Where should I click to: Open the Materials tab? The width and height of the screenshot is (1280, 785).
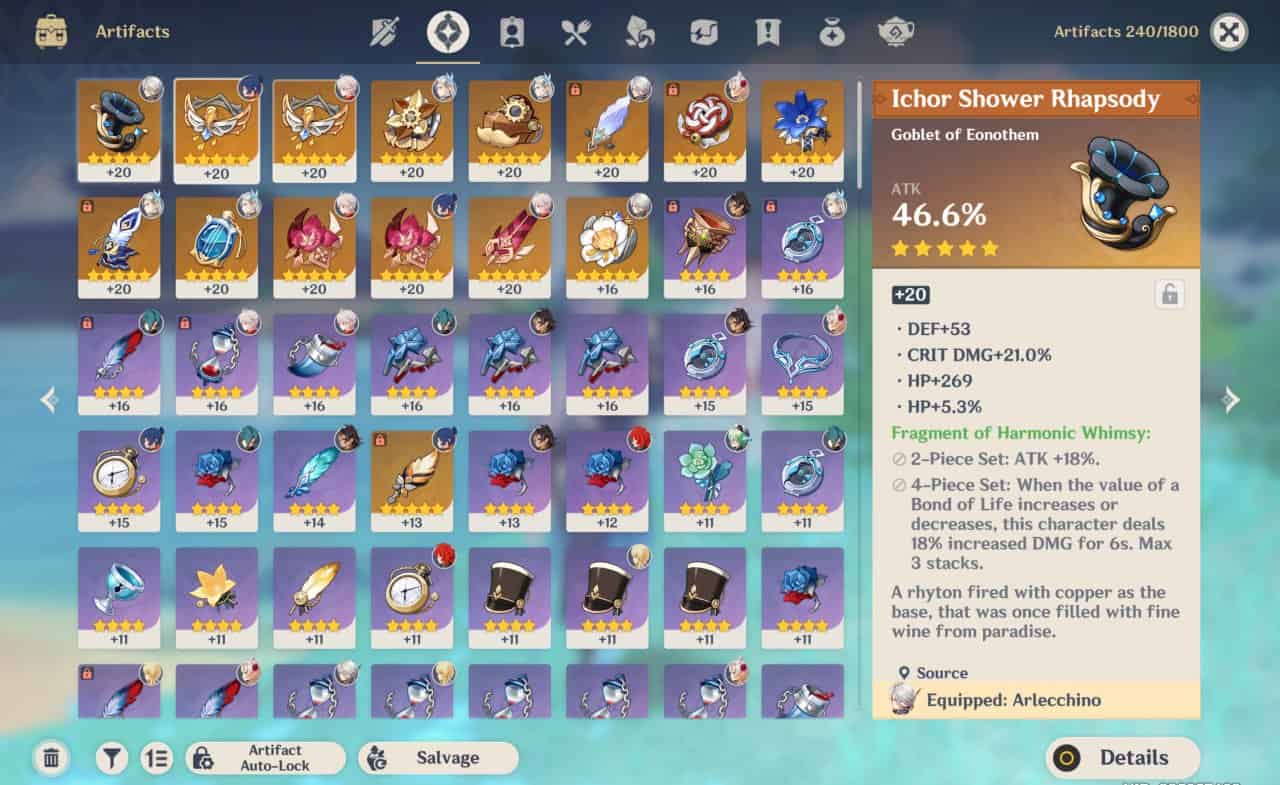[640, 32]
